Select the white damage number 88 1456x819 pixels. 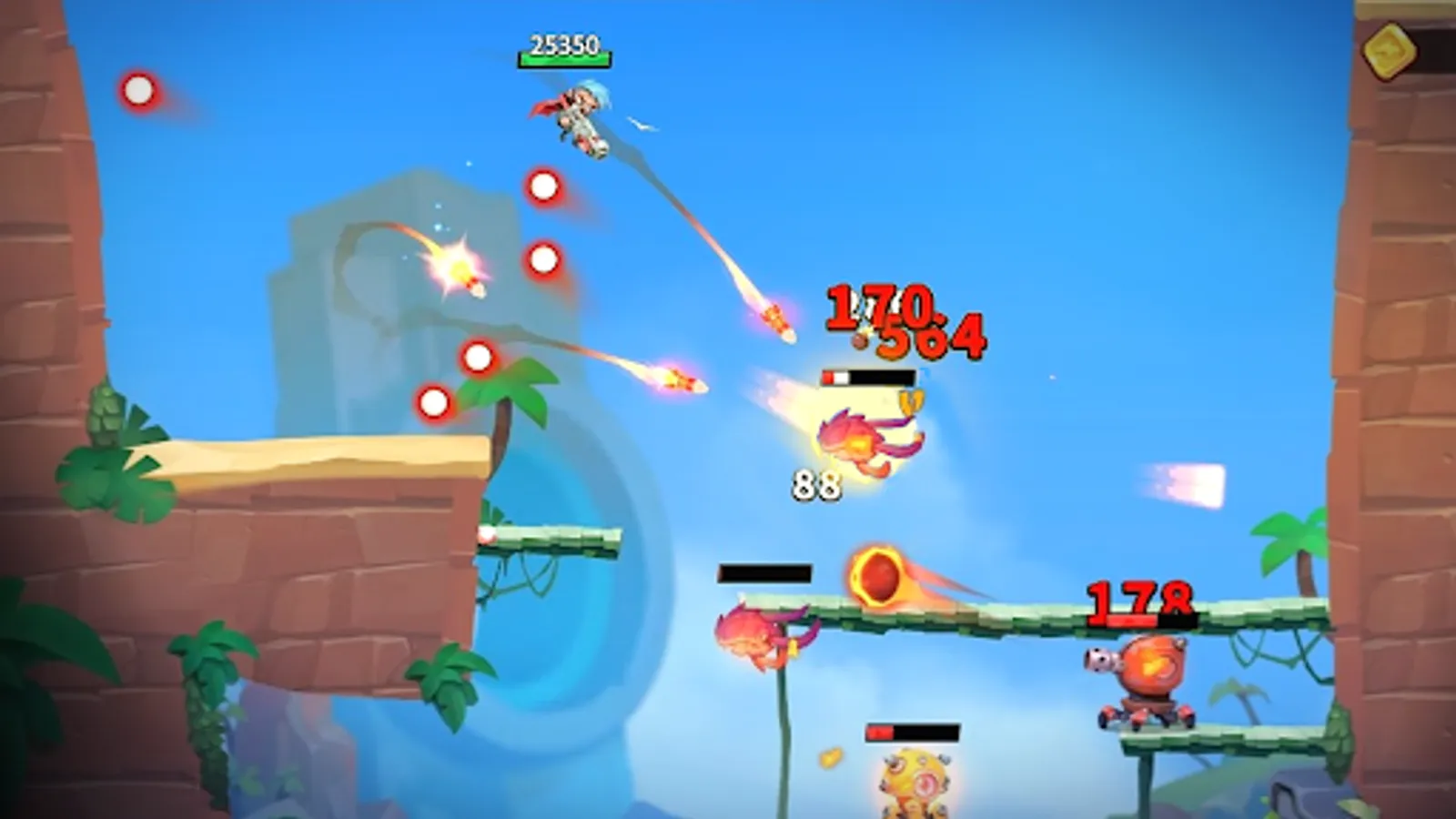point(816,485)
